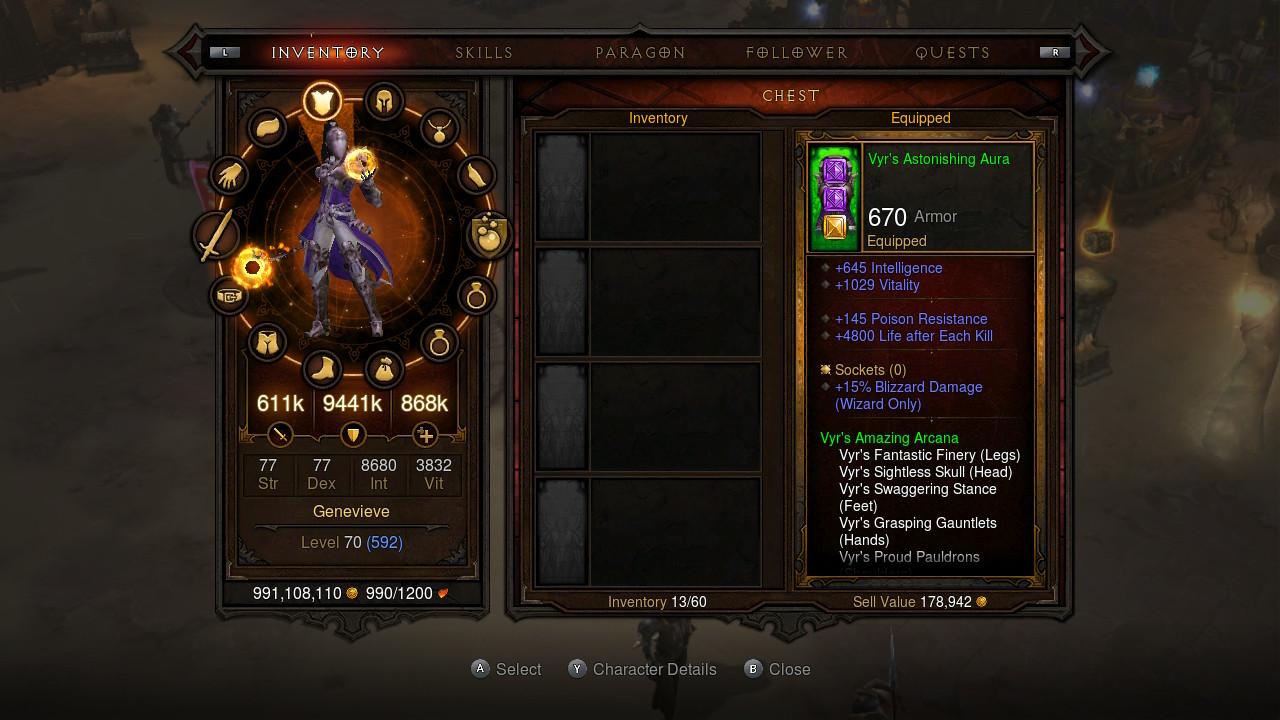The height and width of the screenshot is (720, 1280).
Task: Go to the Follower tab
Action: [x=797, y=53]
